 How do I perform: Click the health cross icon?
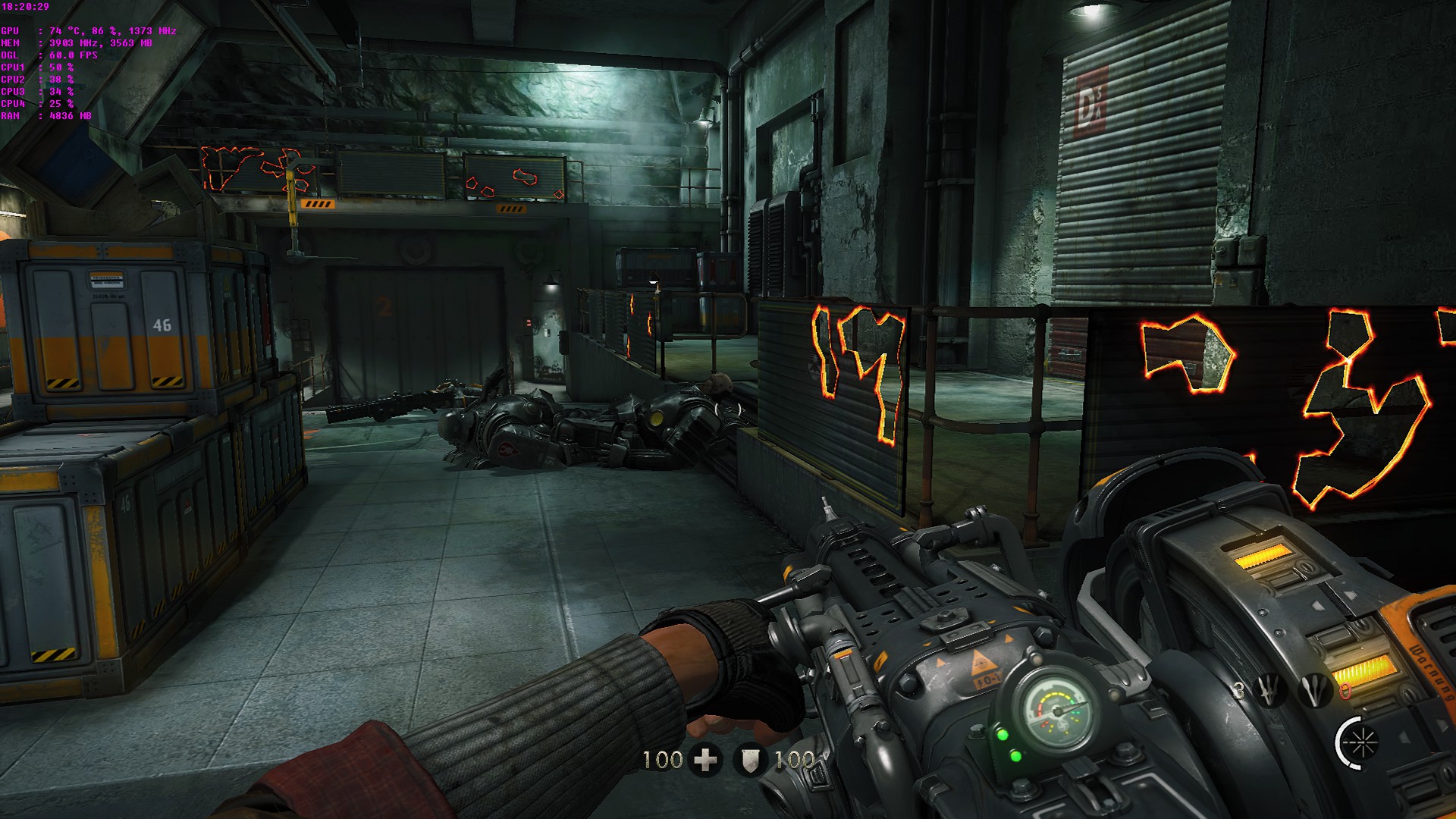point(706,759)
